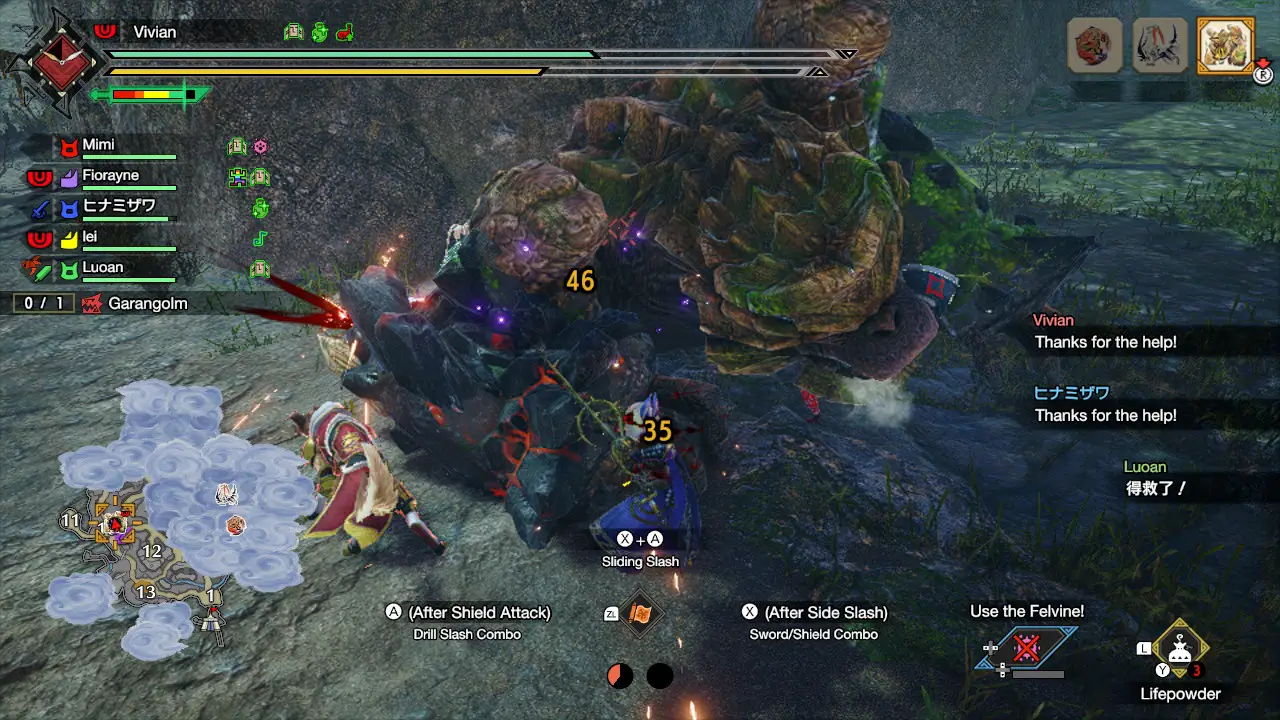Click Vivian's red diamond weapon emblem
This screenshot has height=720, width=1280.
point(53,61)
